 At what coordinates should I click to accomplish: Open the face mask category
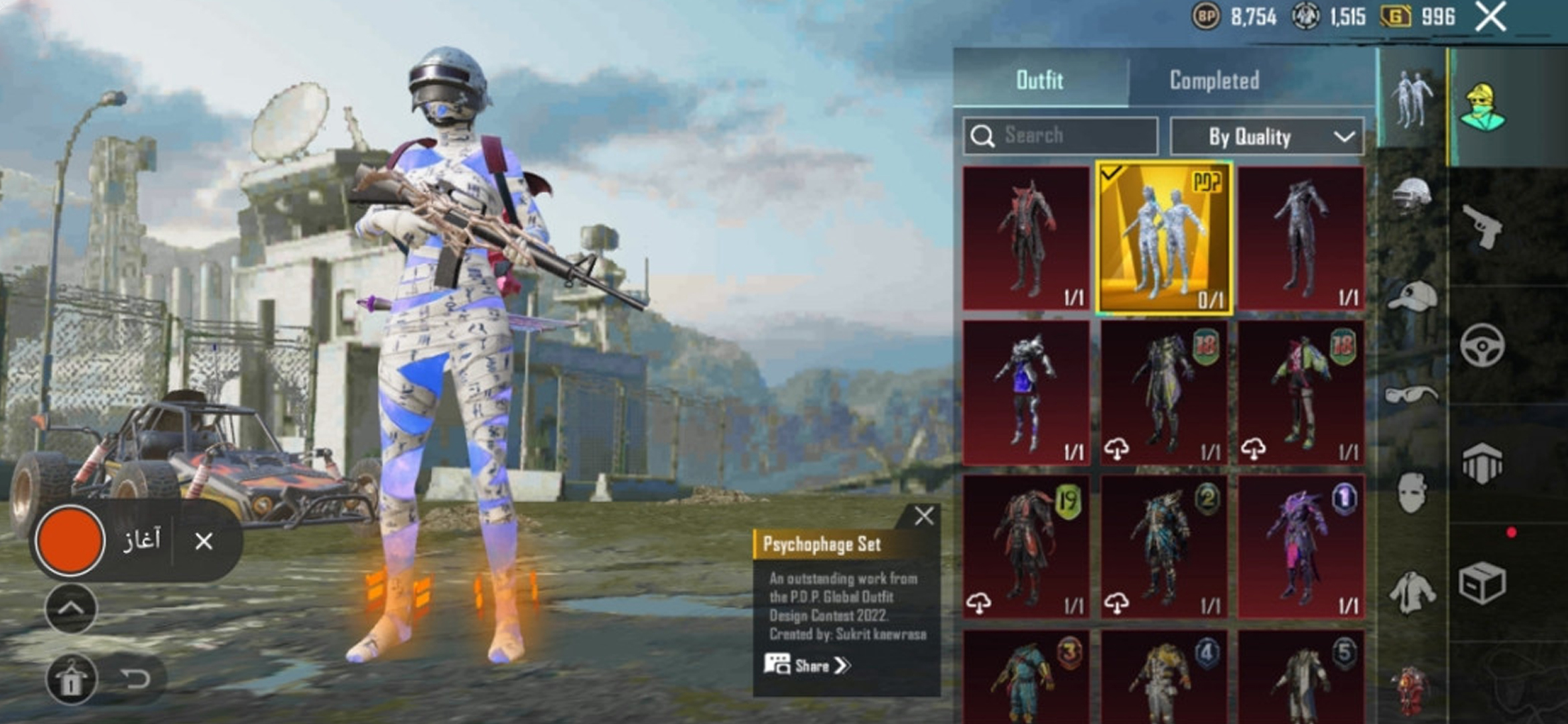click(1411, 493)
